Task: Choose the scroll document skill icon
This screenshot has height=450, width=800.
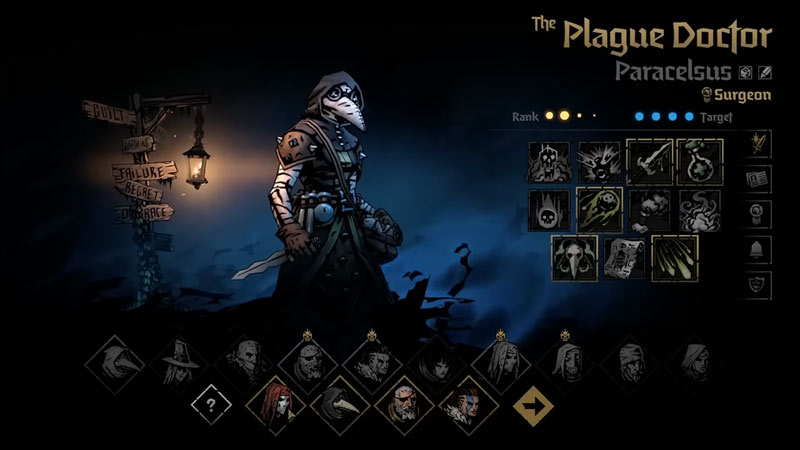Action: [625, 257]
